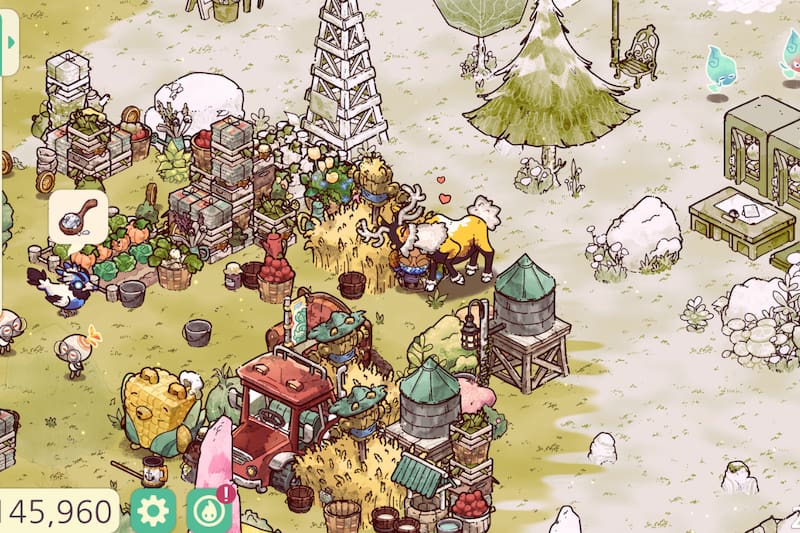
Task: Open the flame spirit notification button
Action: pos(208,511)
